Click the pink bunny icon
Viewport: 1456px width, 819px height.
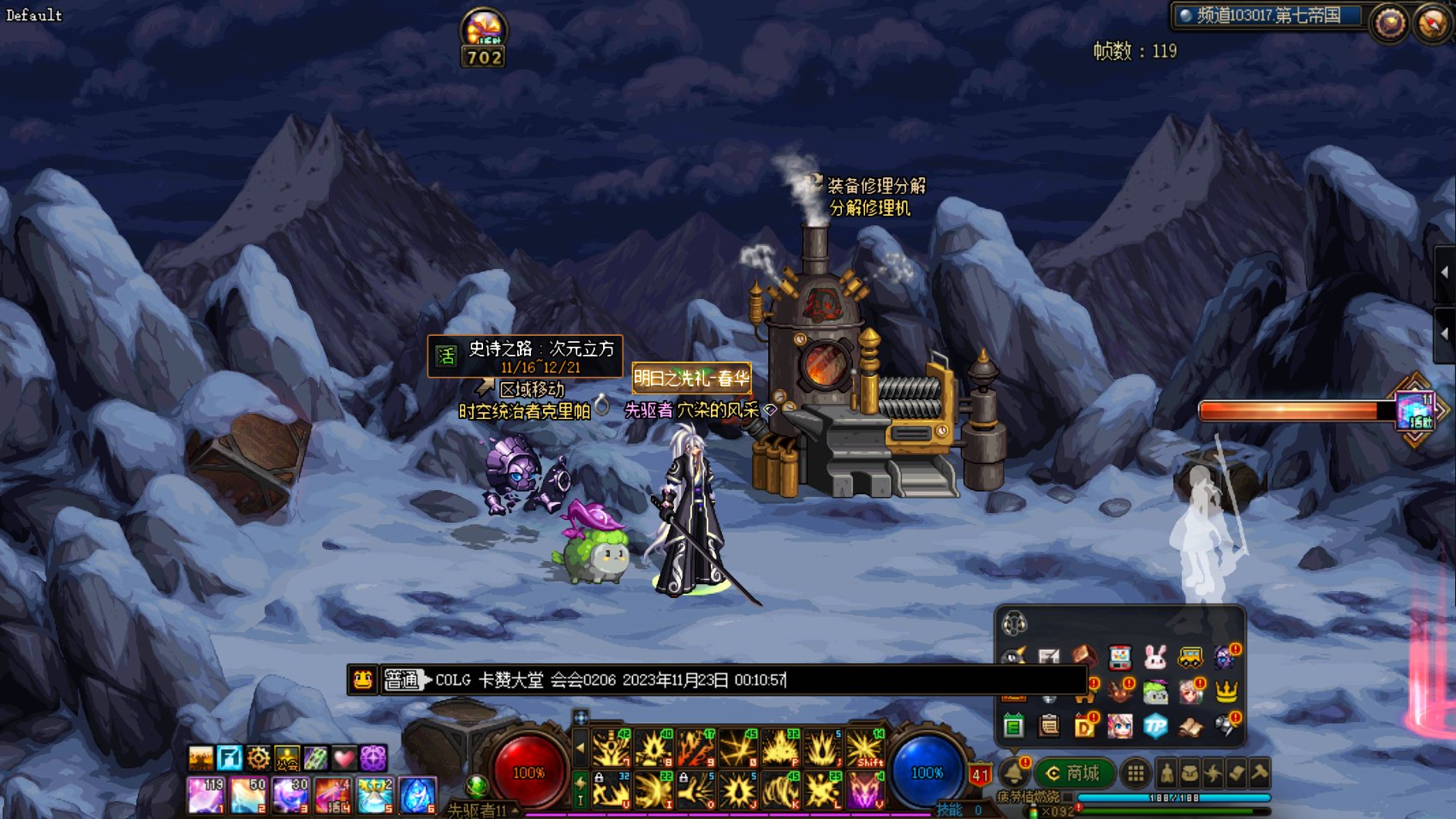point(1155,658)
